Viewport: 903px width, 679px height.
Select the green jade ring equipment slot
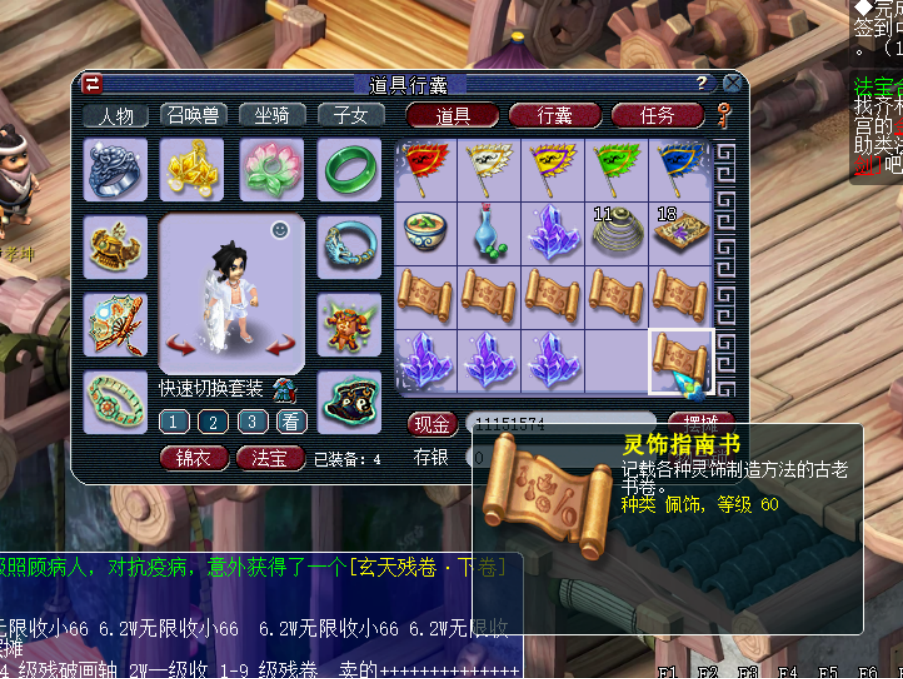tap(349, 170)
